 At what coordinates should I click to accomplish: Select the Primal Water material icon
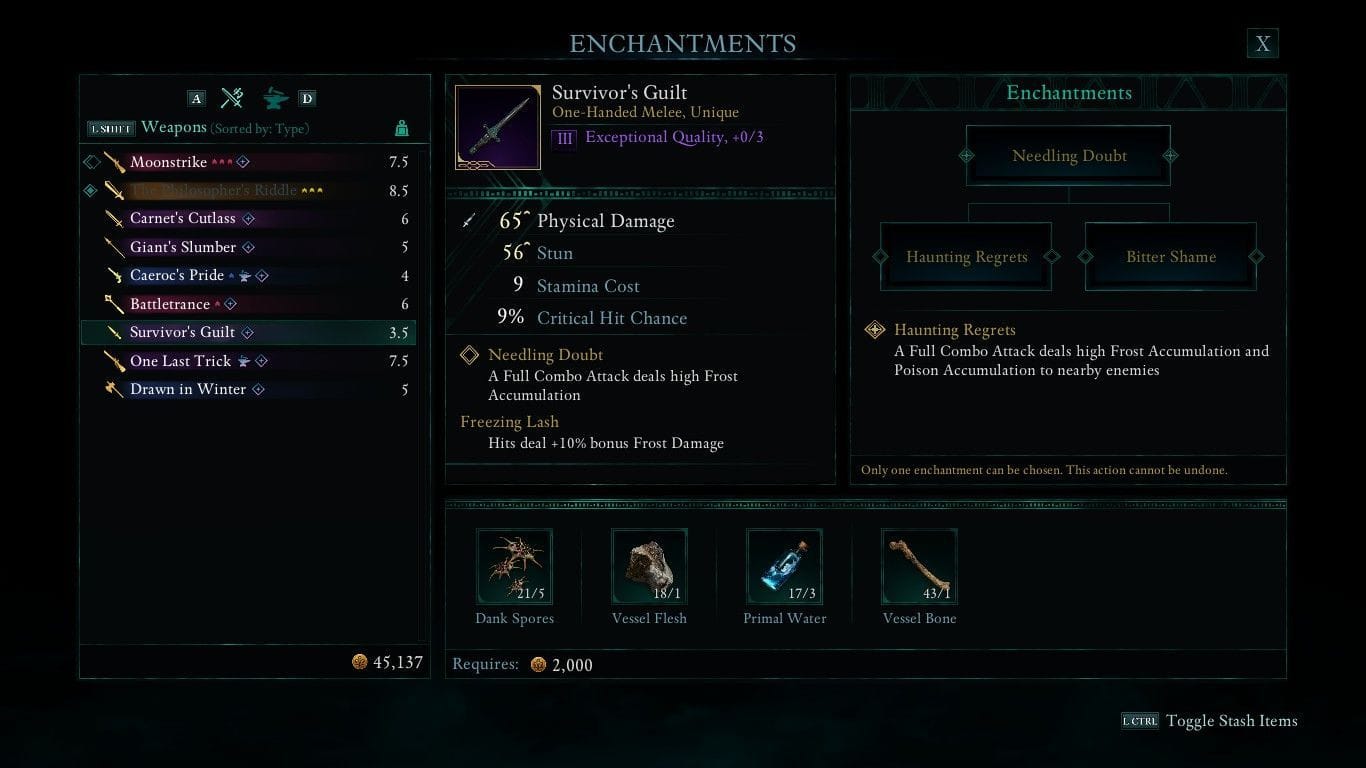click(784, 566)
